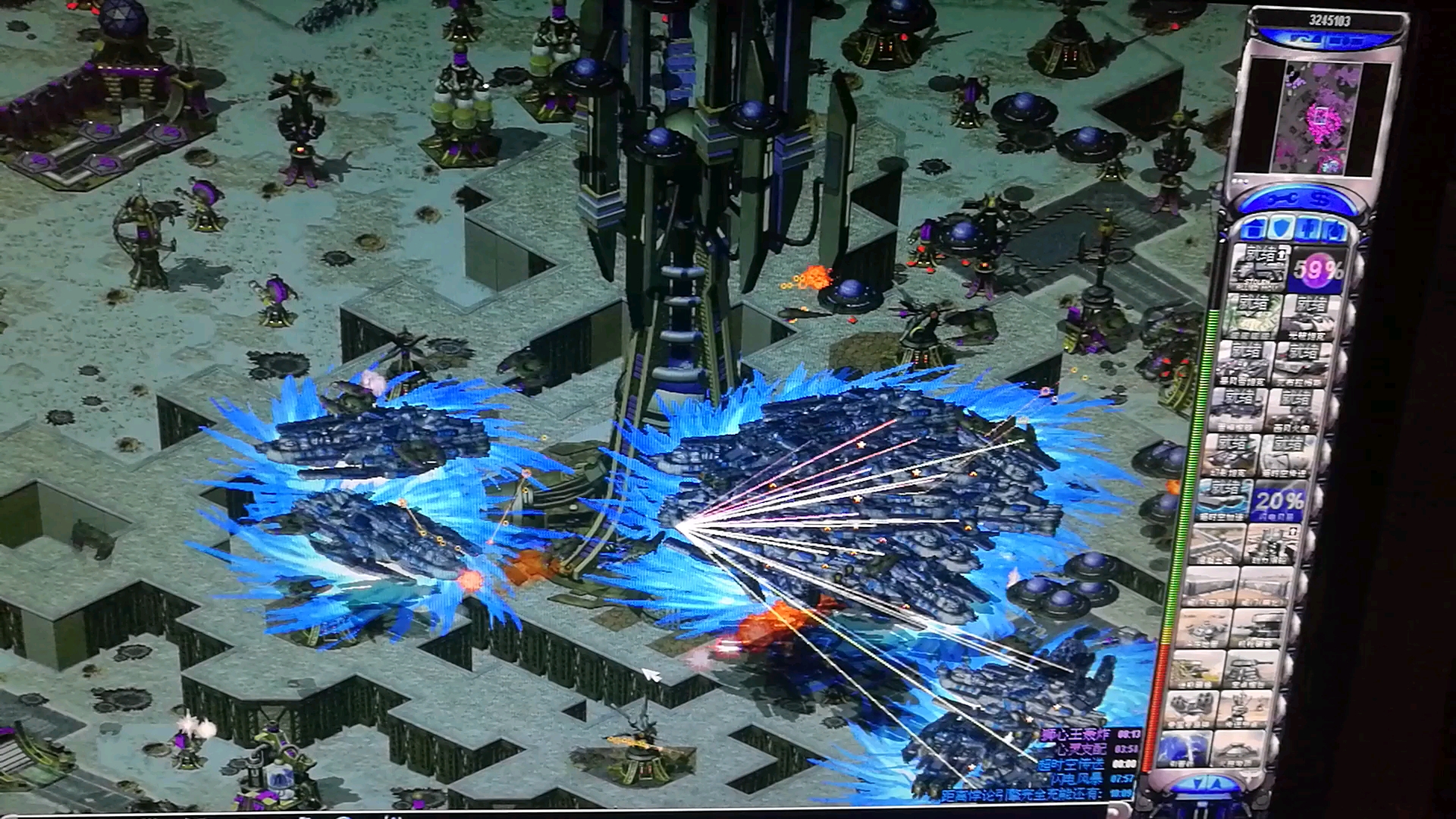Image resolution: width=1456 pixels, height=819 pixels.
Task: Choose the blue lightning cameo in bottom row
Action: [1183, 748]
